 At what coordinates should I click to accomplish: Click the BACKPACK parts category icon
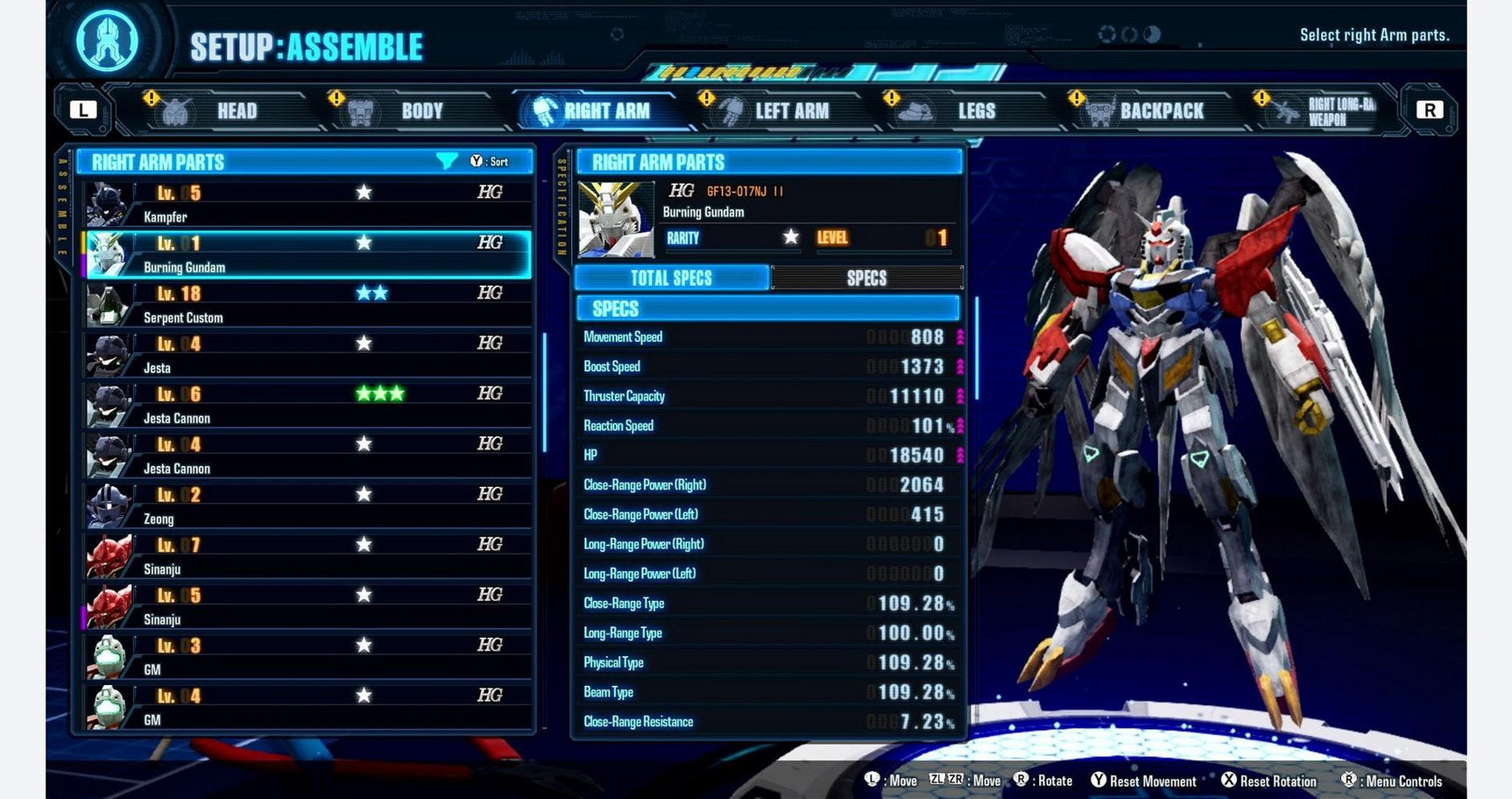[1098, 110]
